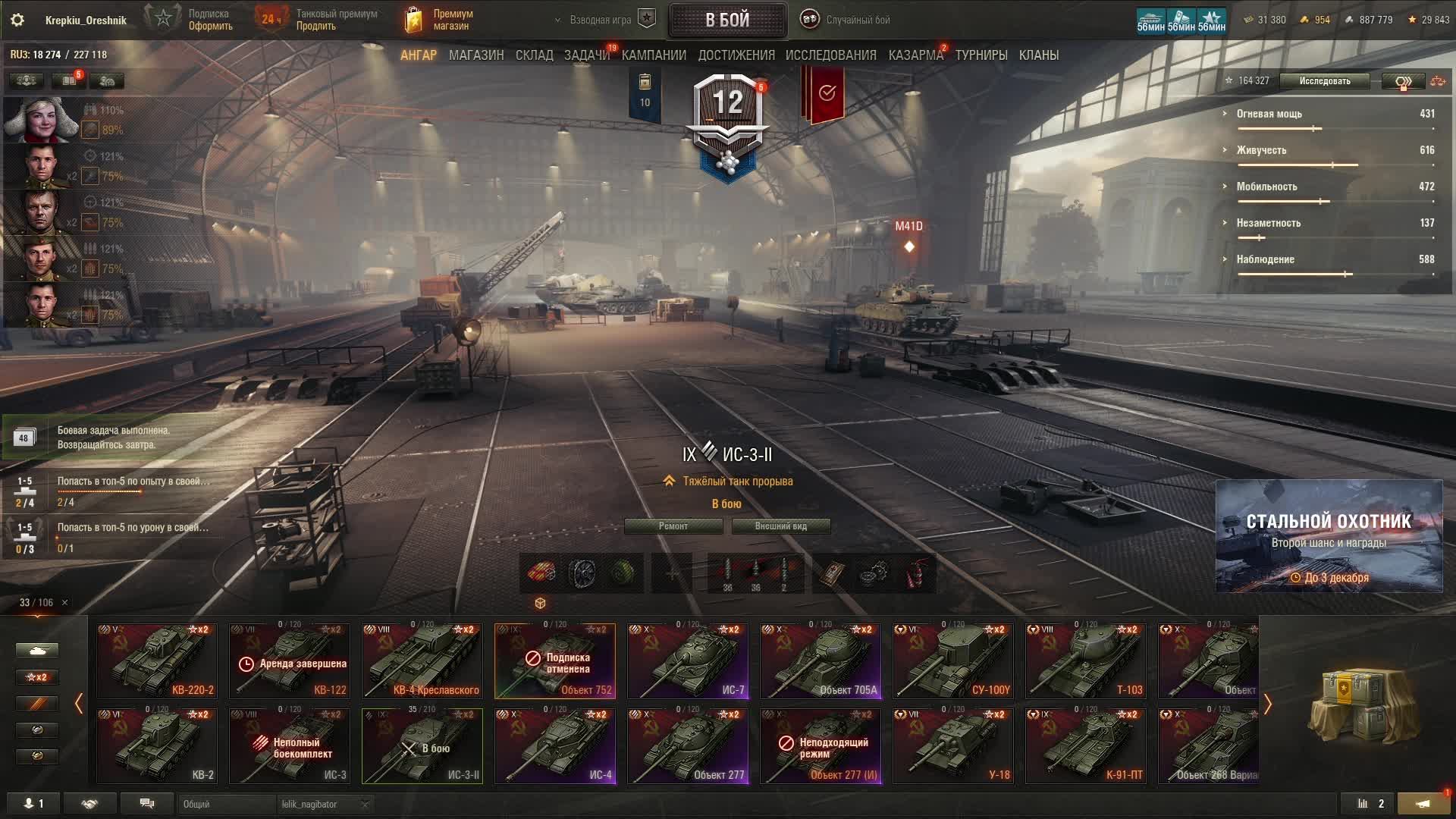Click the Исследовать button
Image resolution: width=1456 pixels, height=819 pixels.
[x=1324, y=81]
